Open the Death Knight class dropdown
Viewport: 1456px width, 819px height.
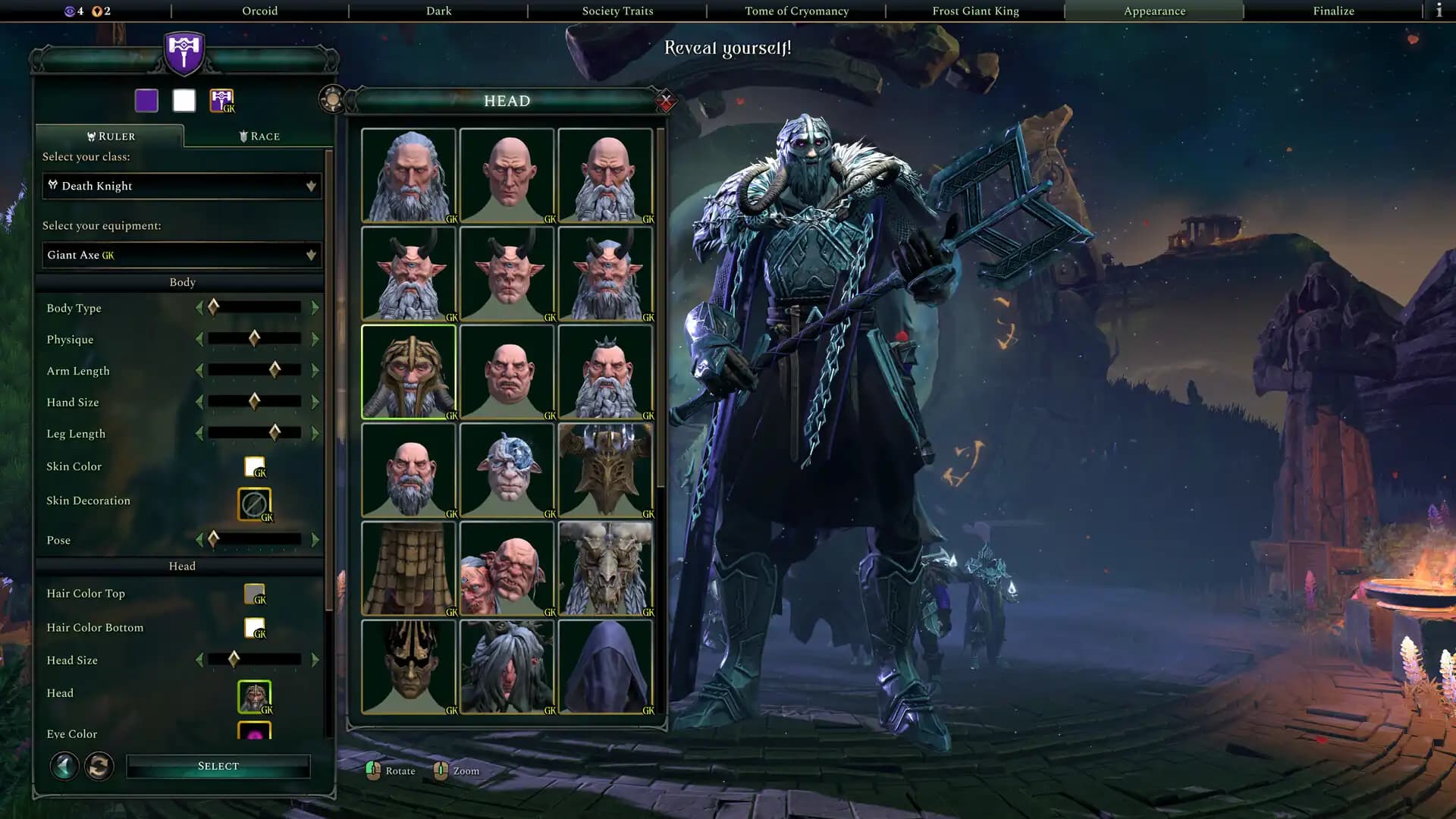pyautogui.click(x=181, y=186)
